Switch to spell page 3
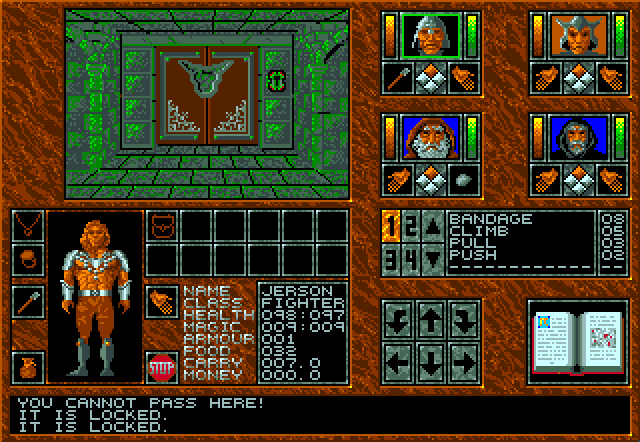The height and width of the screenshot is (442, 640). (393, 257)
